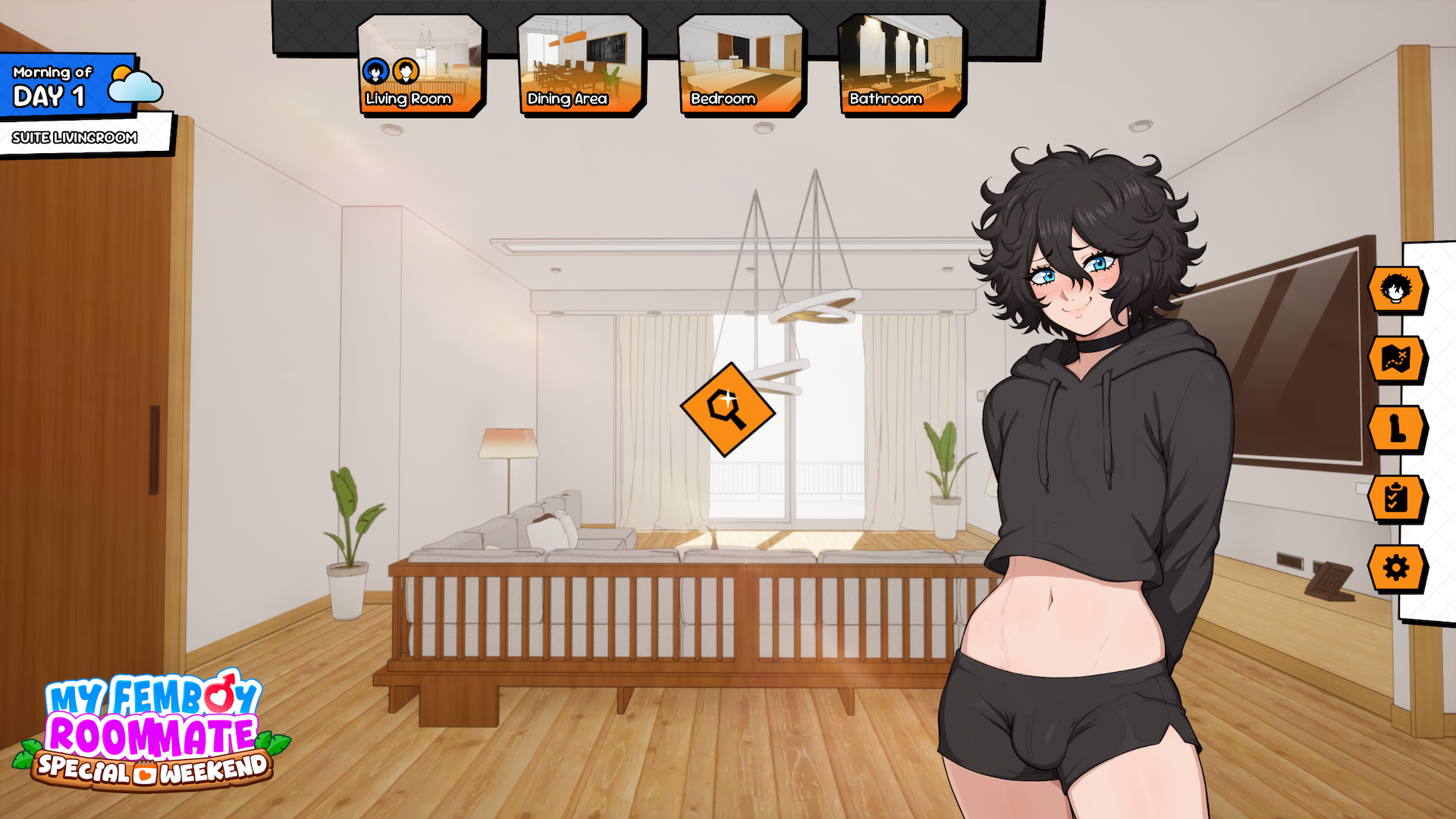The height and width of the screenshot is (819, 1456).
Task: Click the SUITE LIVINGROOM label
Action: click(74, 138)
